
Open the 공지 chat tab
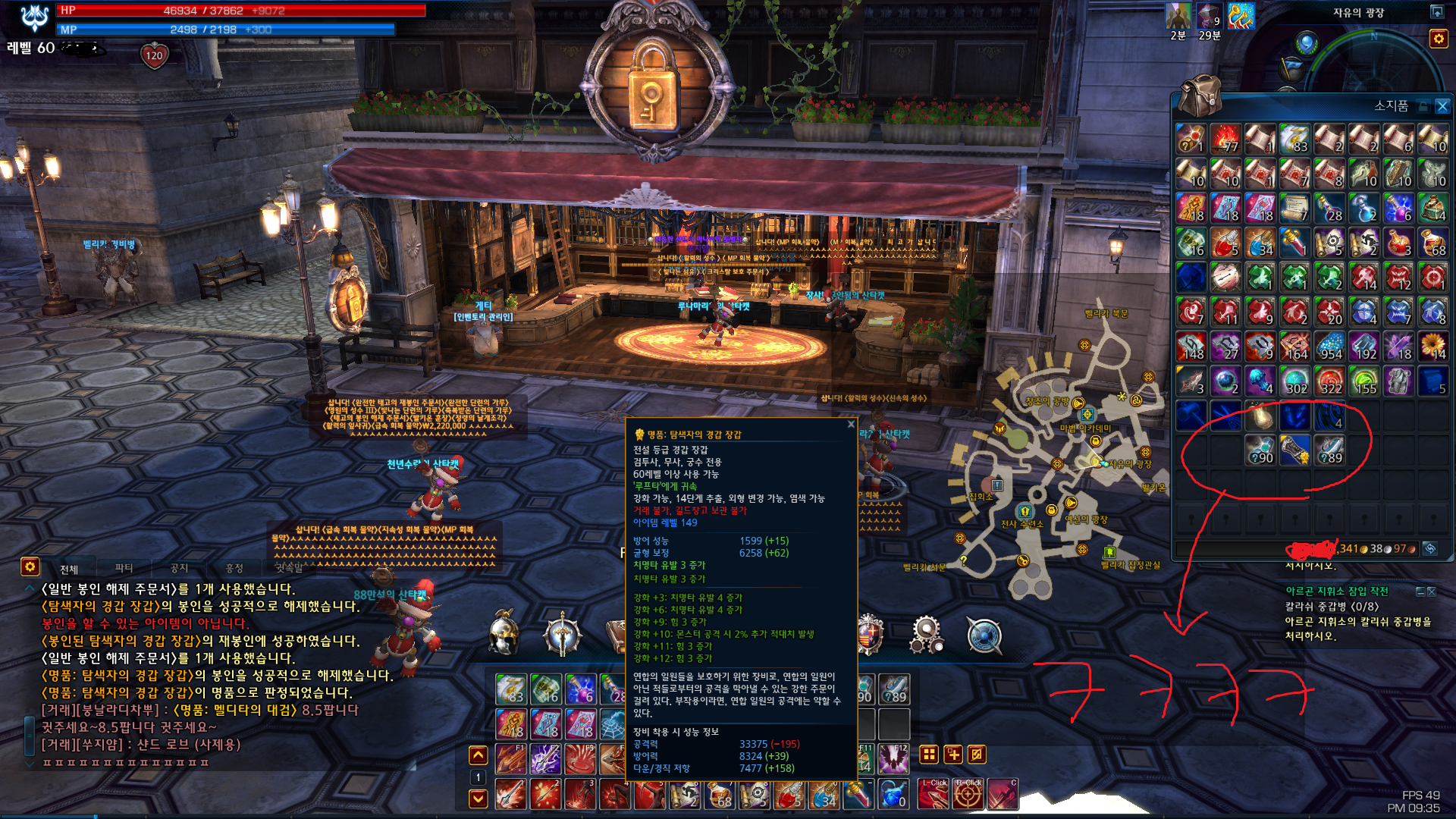tap(179, 568)
